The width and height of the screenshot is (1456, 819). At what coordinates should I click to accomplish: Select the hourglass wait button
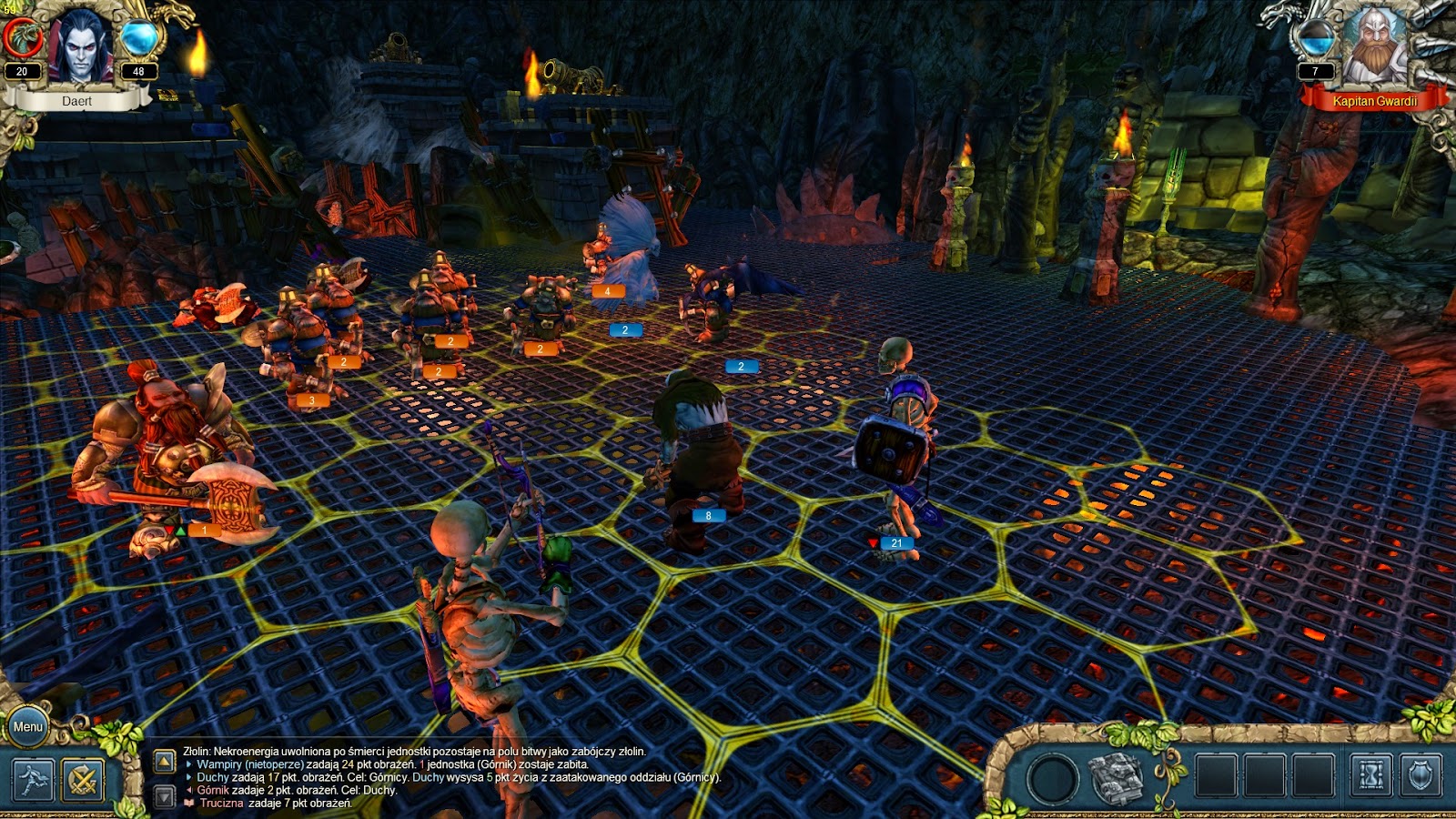[x=1370, y=777]
